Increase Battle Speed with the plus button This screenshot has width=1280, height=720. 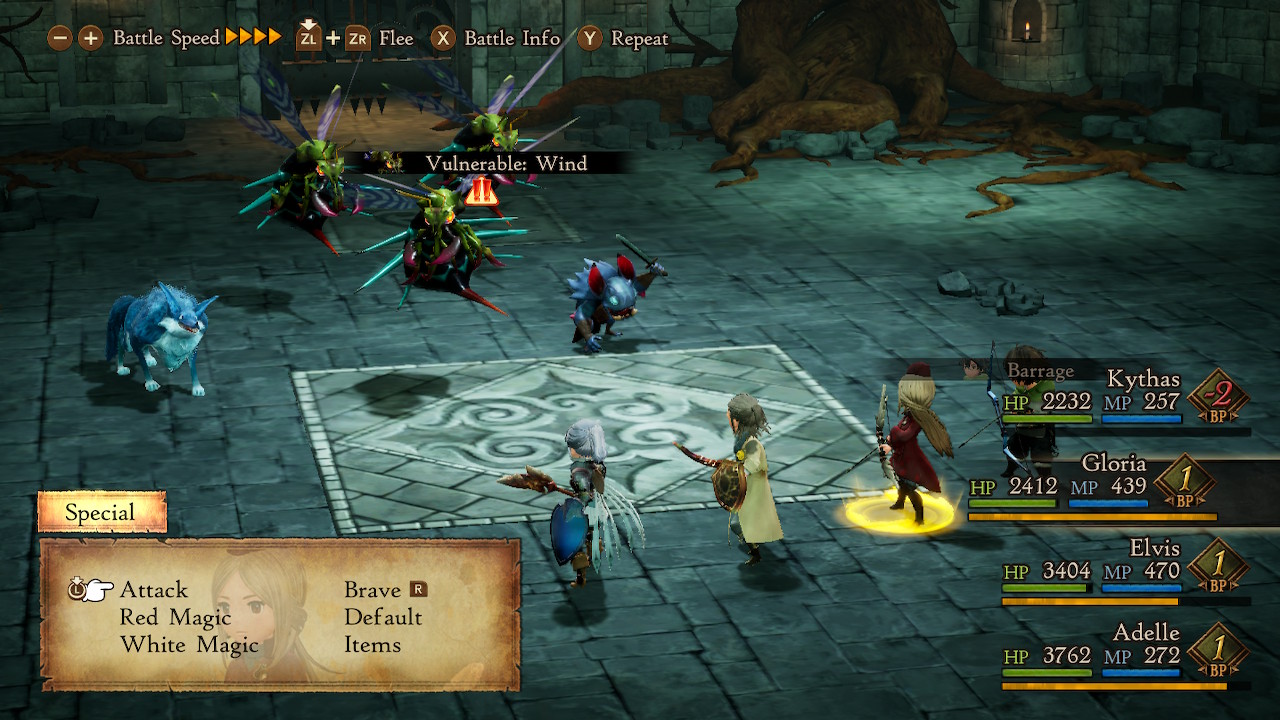pyautogui.click(x=91, y=38)
